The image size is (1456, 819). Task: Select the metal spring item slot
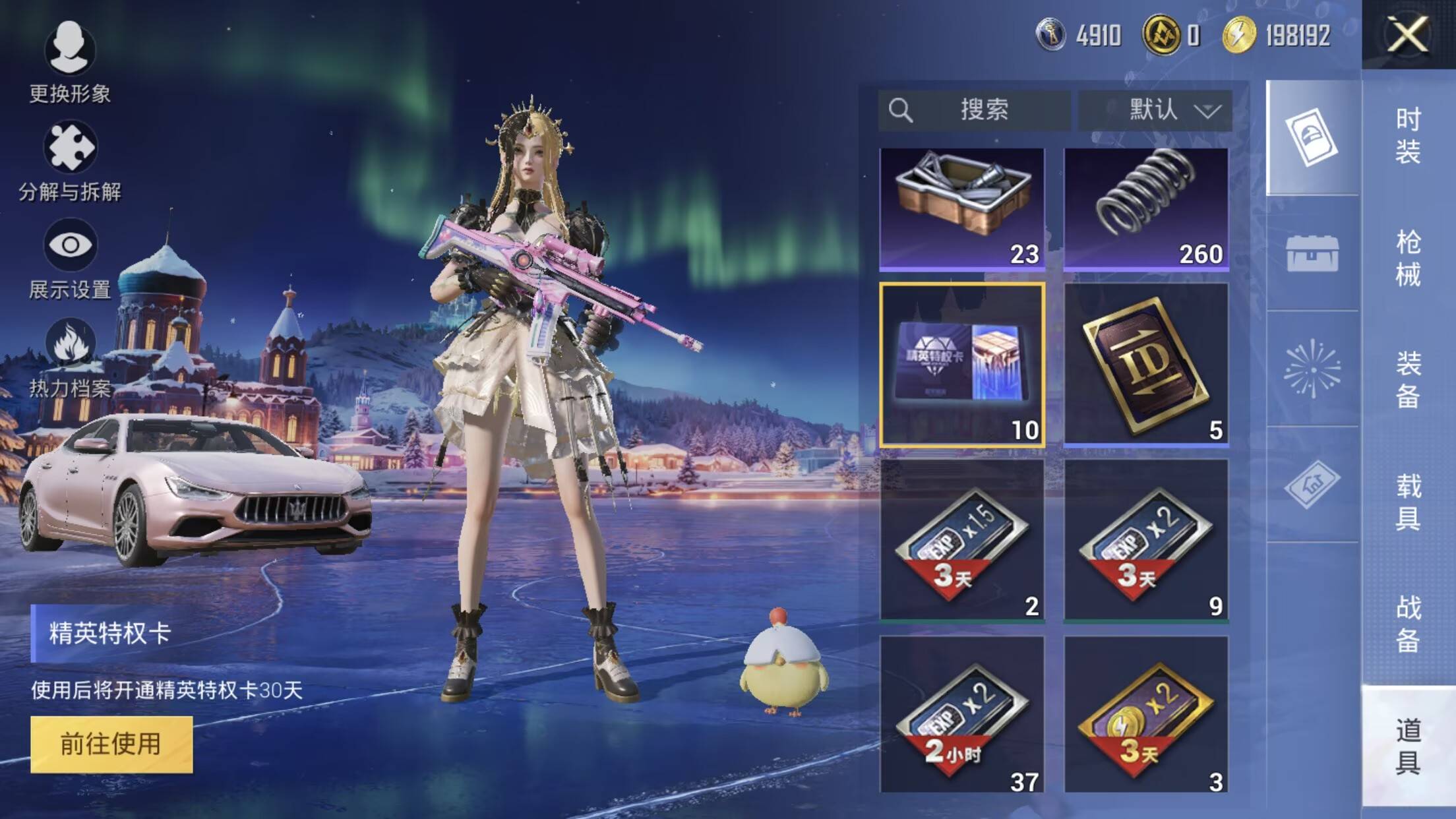click(x=1146, y=208)
